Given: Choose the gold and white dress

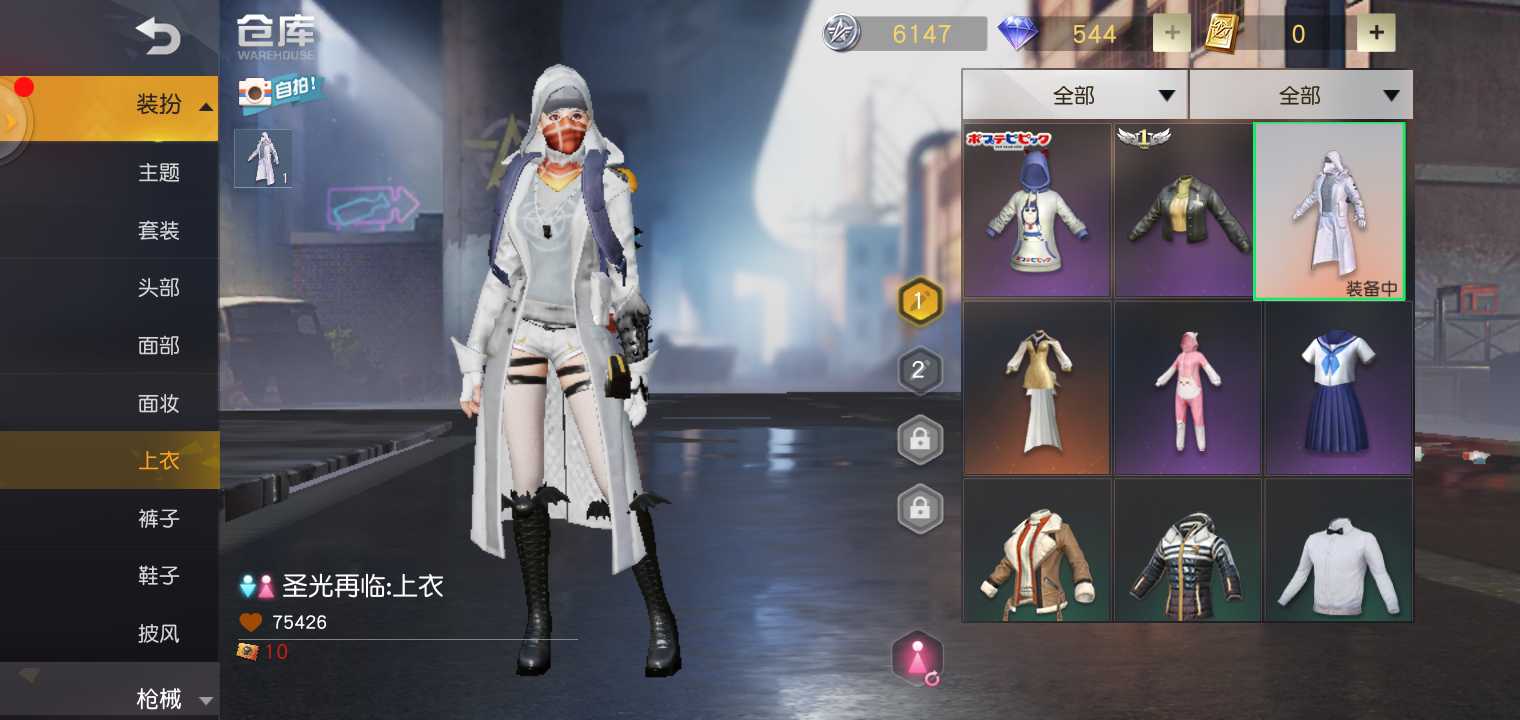Looking at the screenshot, I should pos(1036,388).
